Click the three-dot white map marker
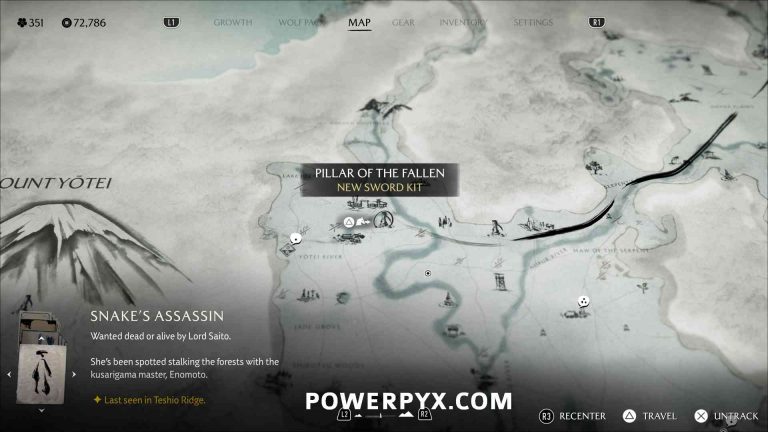Image resolution: width=768 pixels, height=432 pixels. 583,300
